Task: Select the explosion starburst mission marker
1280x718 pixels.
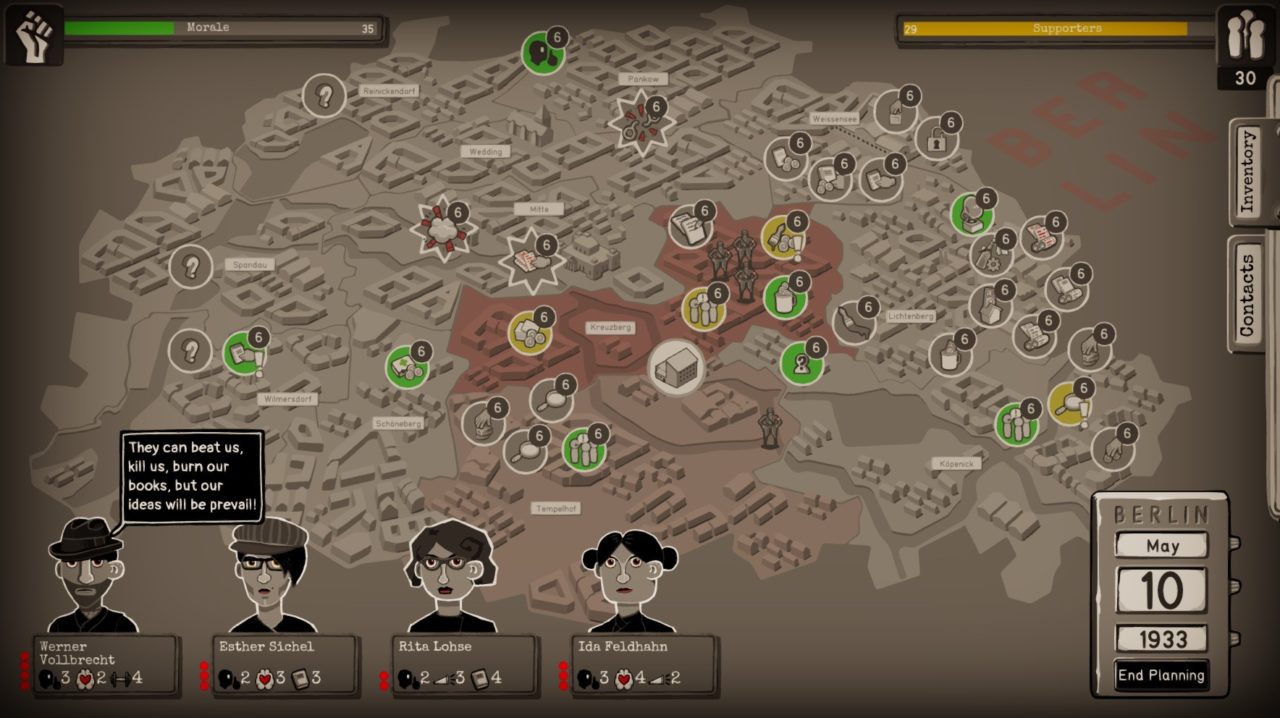Action: [443, 229]
